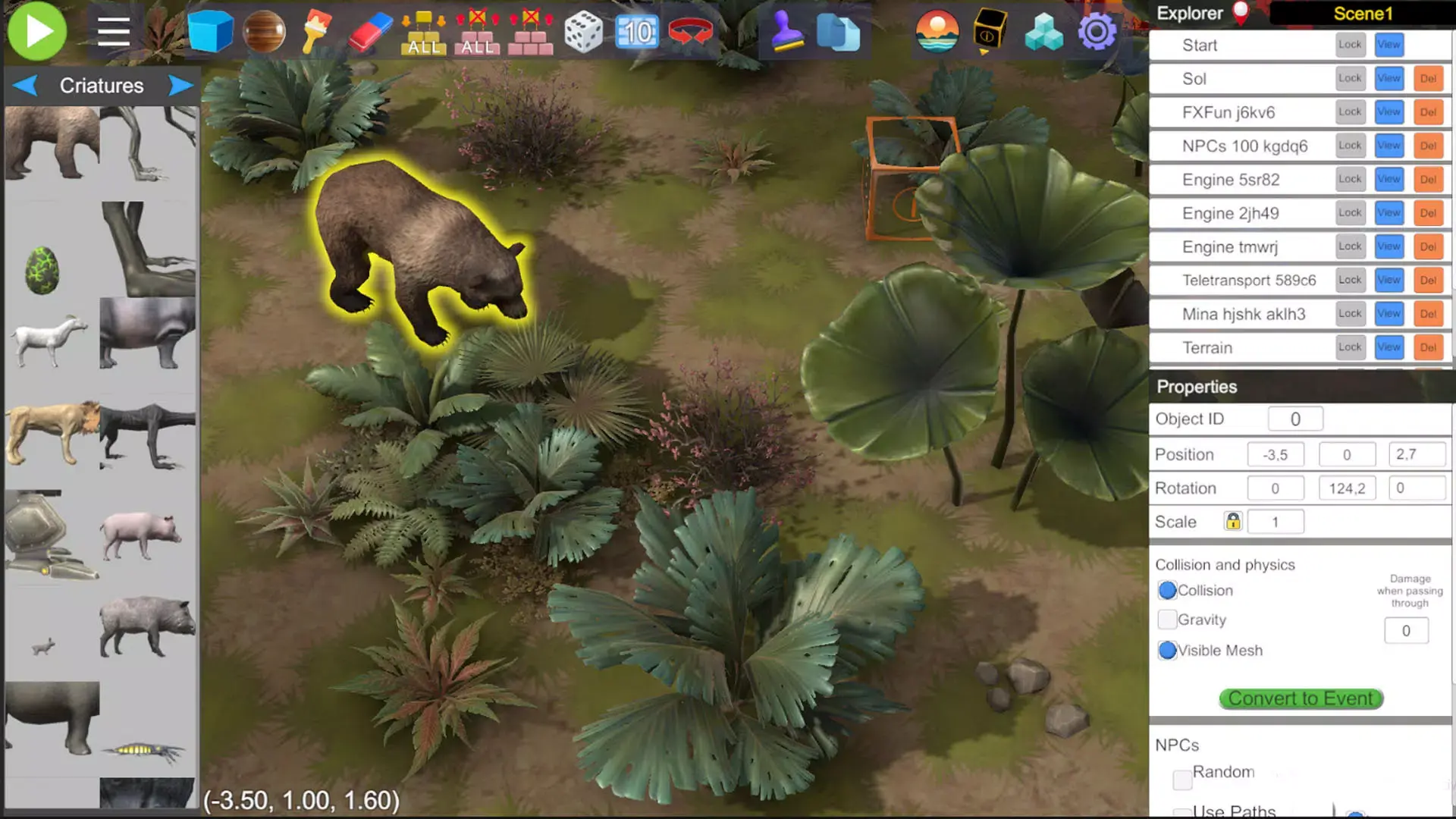1456x819 pixels.
Task: Open the teal blocks library icon
Action: point(1043,31)
